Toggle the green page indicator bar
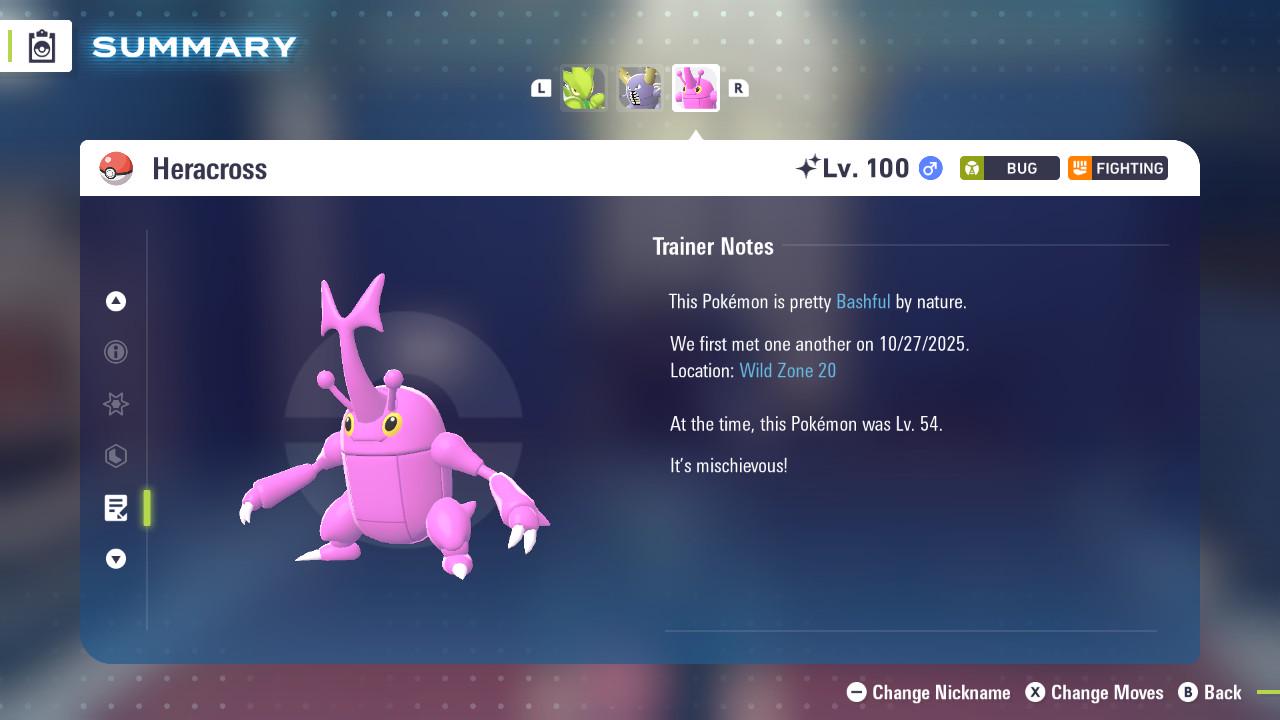 coord(147,508)
